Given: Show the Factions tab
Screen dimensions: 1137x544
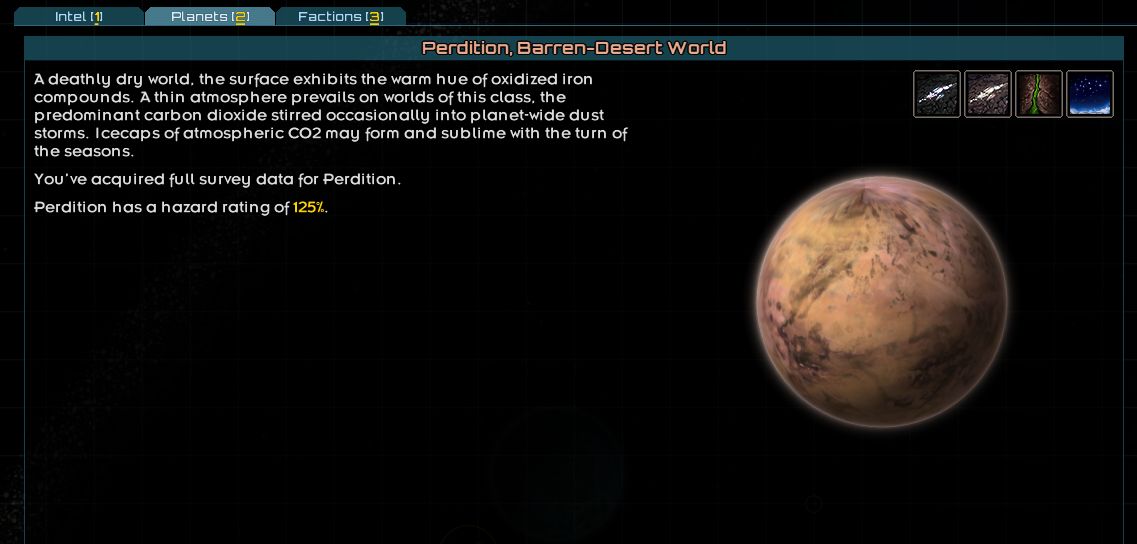Looking at the screenshot, I should (x=341, y=16).
